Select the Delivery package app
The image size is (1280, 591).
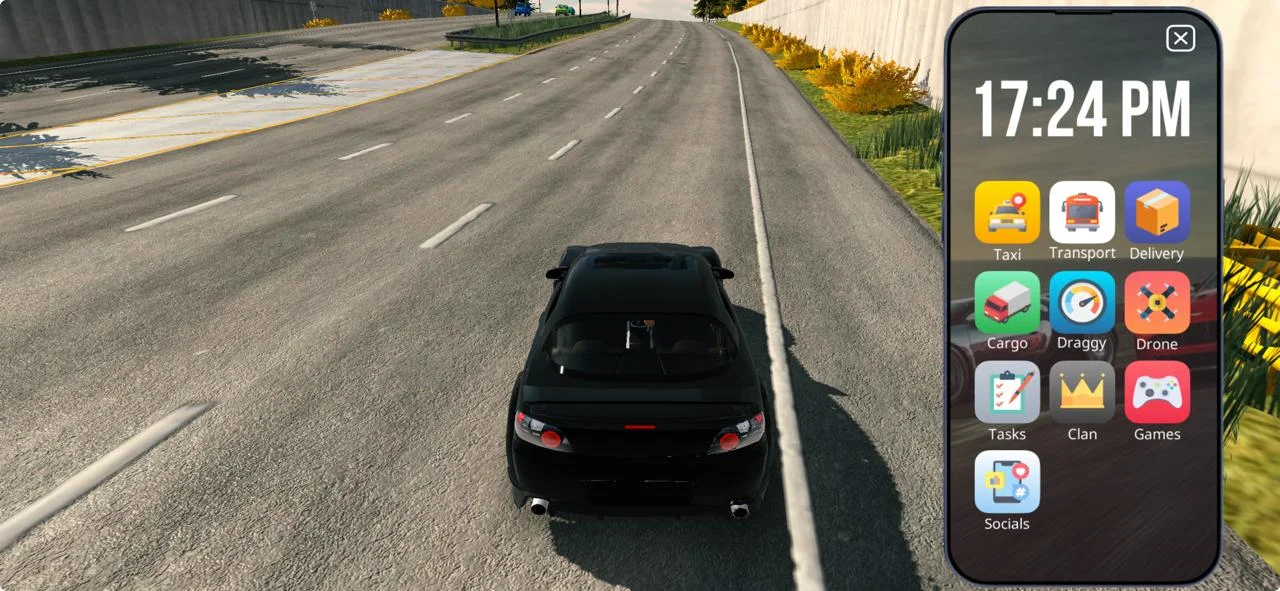(x=1157, y=213)
